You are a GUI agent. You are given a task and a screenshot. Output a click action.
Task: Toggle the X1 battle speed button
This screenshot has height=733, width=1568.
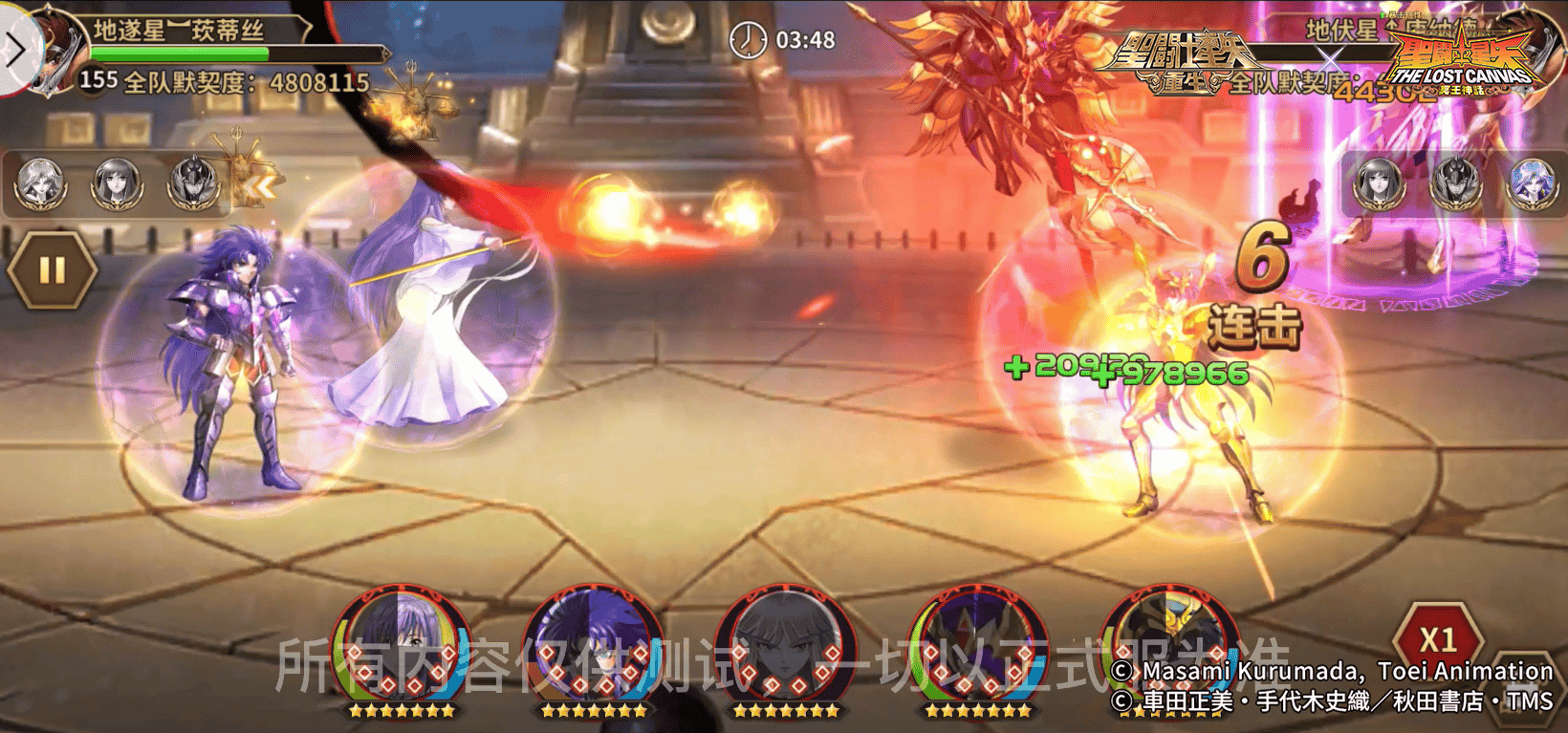pyautogui.click(x=1437, y=638)
